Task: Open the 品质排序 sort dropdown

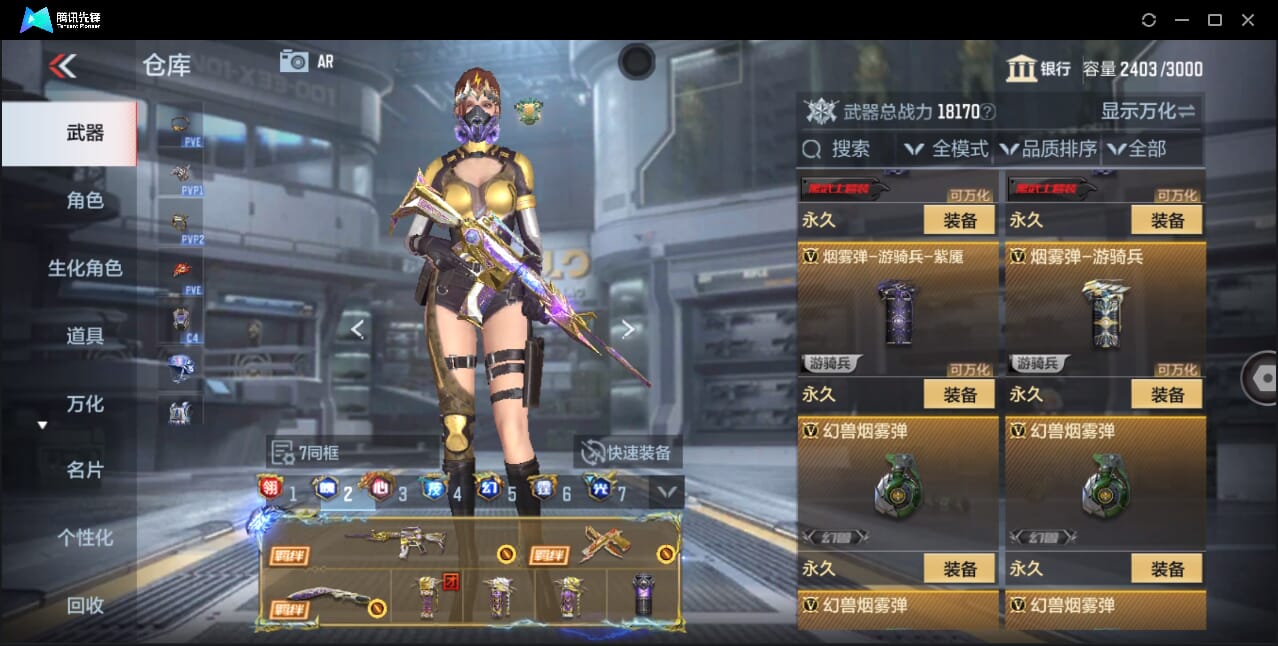Action: click(x=1049, y=149)
